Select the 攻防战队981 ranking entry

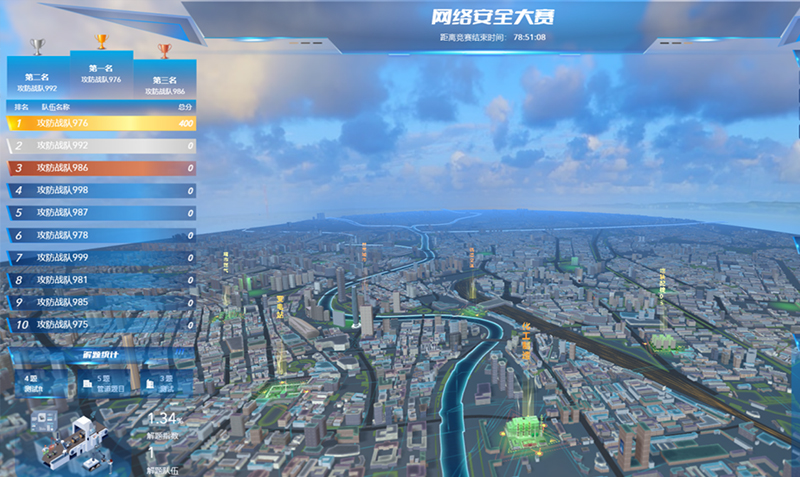coord(100,280)
